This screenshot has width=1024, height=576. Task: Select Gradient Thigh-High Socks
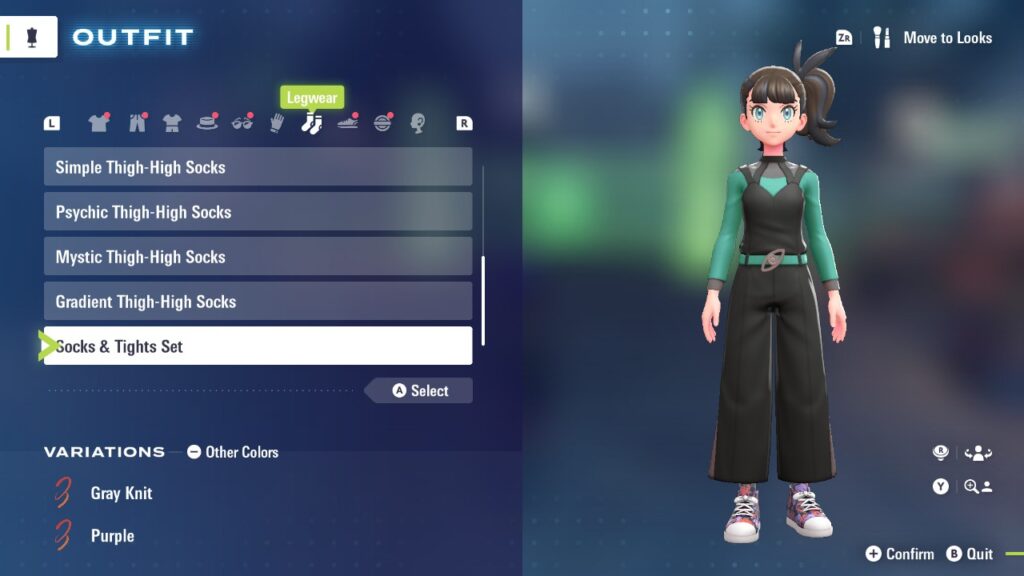(x=257, y=302)
